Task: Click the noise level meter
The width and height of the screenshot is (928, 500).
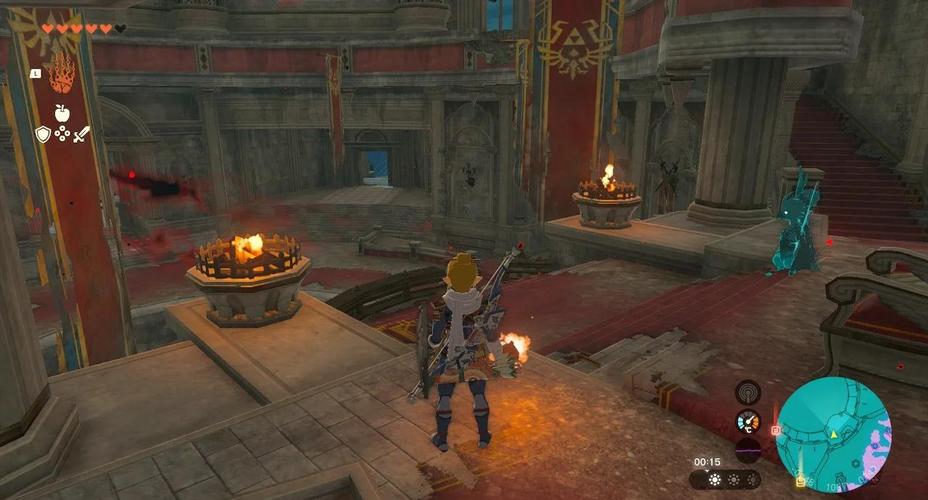Action: point(747,449)
